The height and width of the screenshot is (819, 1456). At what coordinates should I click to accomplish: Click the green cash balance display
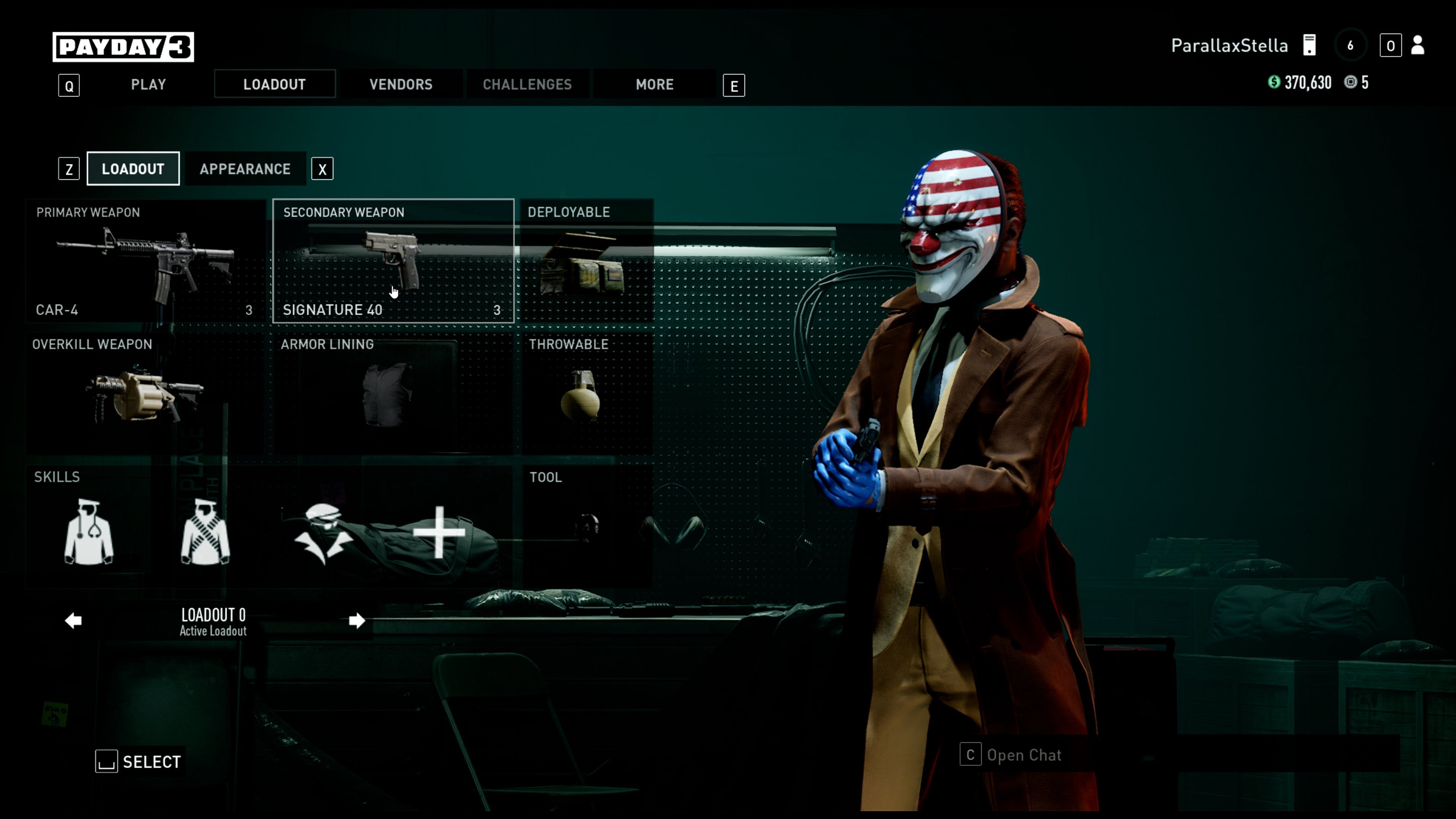coord(1300,83)
